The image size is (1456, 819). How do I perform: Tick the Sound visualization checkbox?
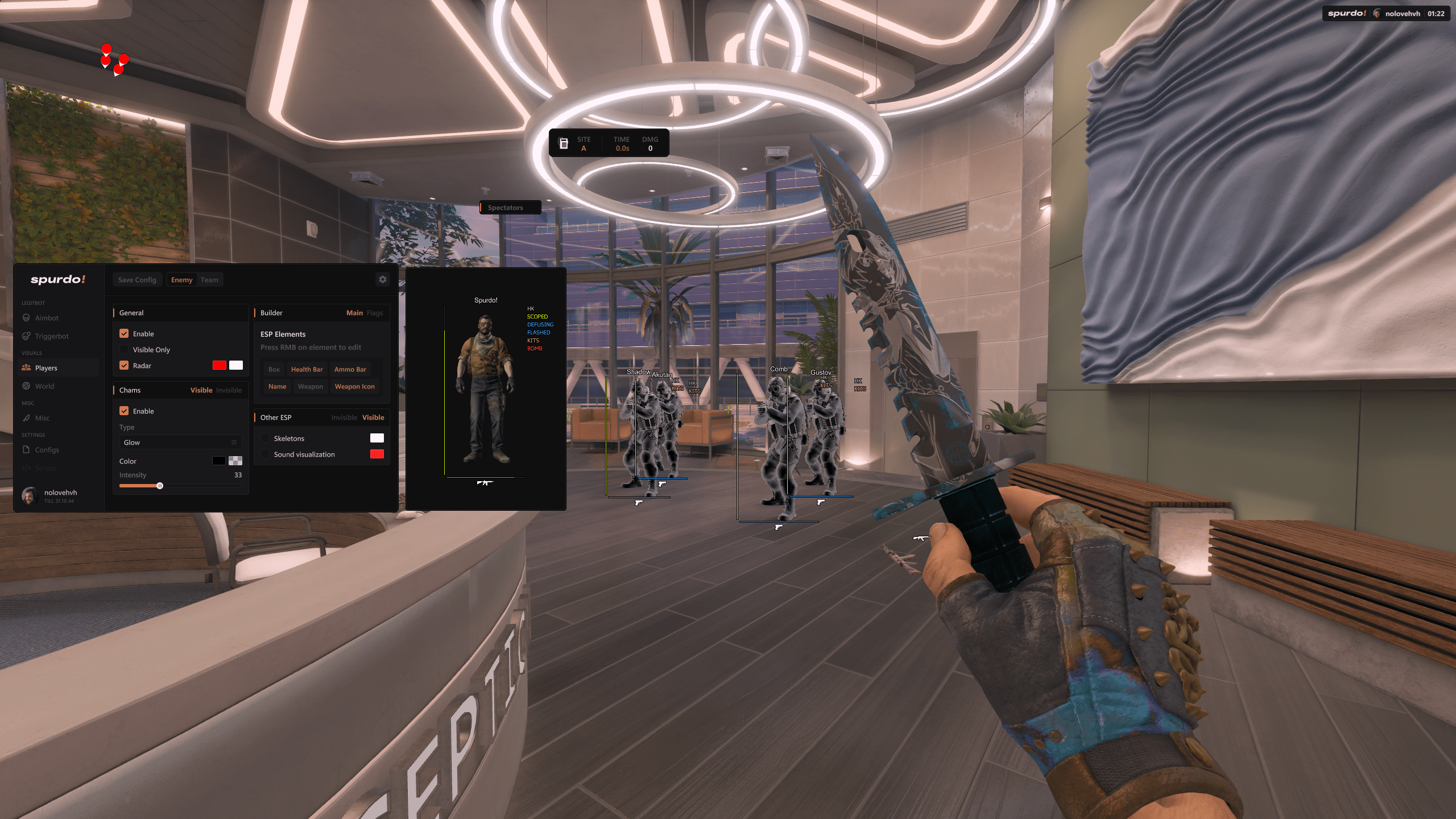tap(266, 454)
